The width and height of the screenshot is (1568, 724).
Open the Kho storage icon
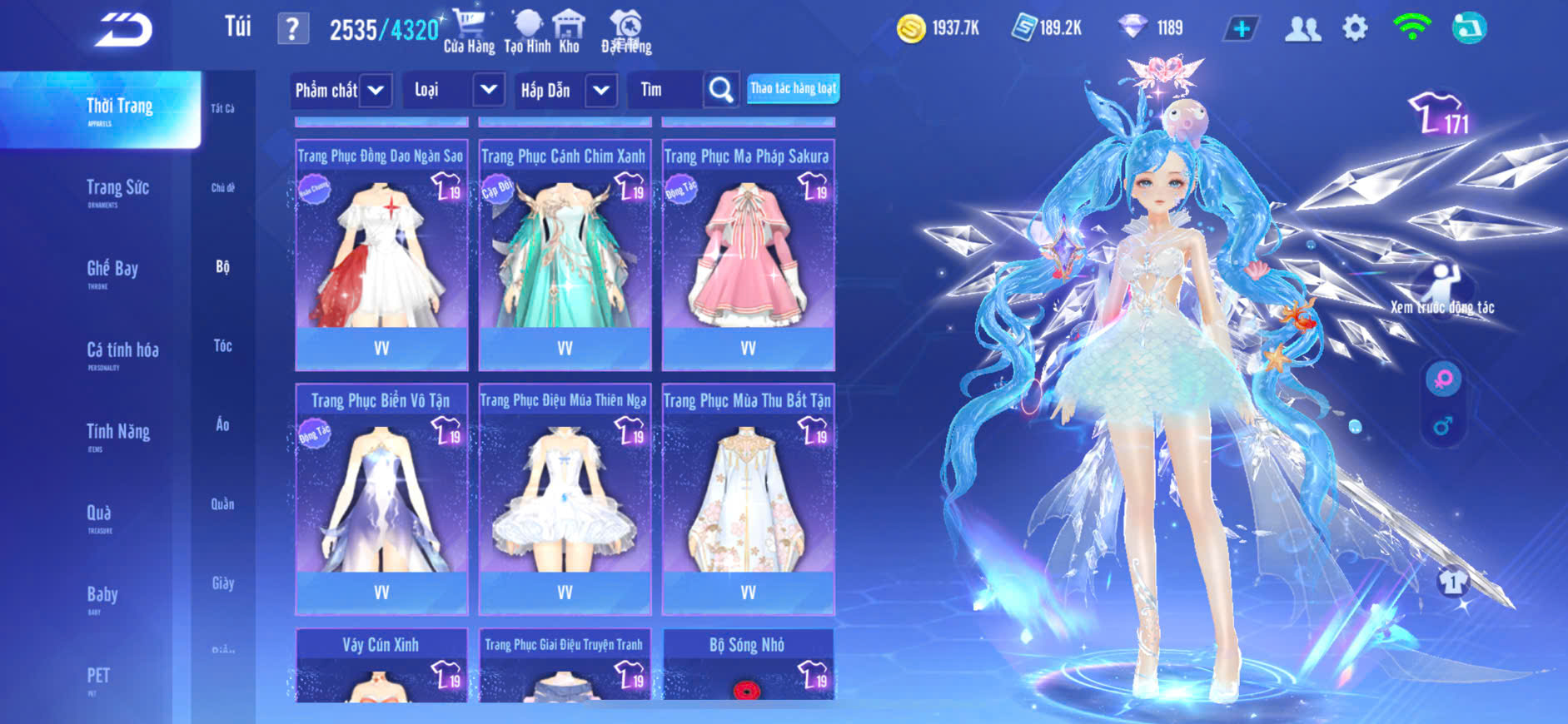[569, 31]
